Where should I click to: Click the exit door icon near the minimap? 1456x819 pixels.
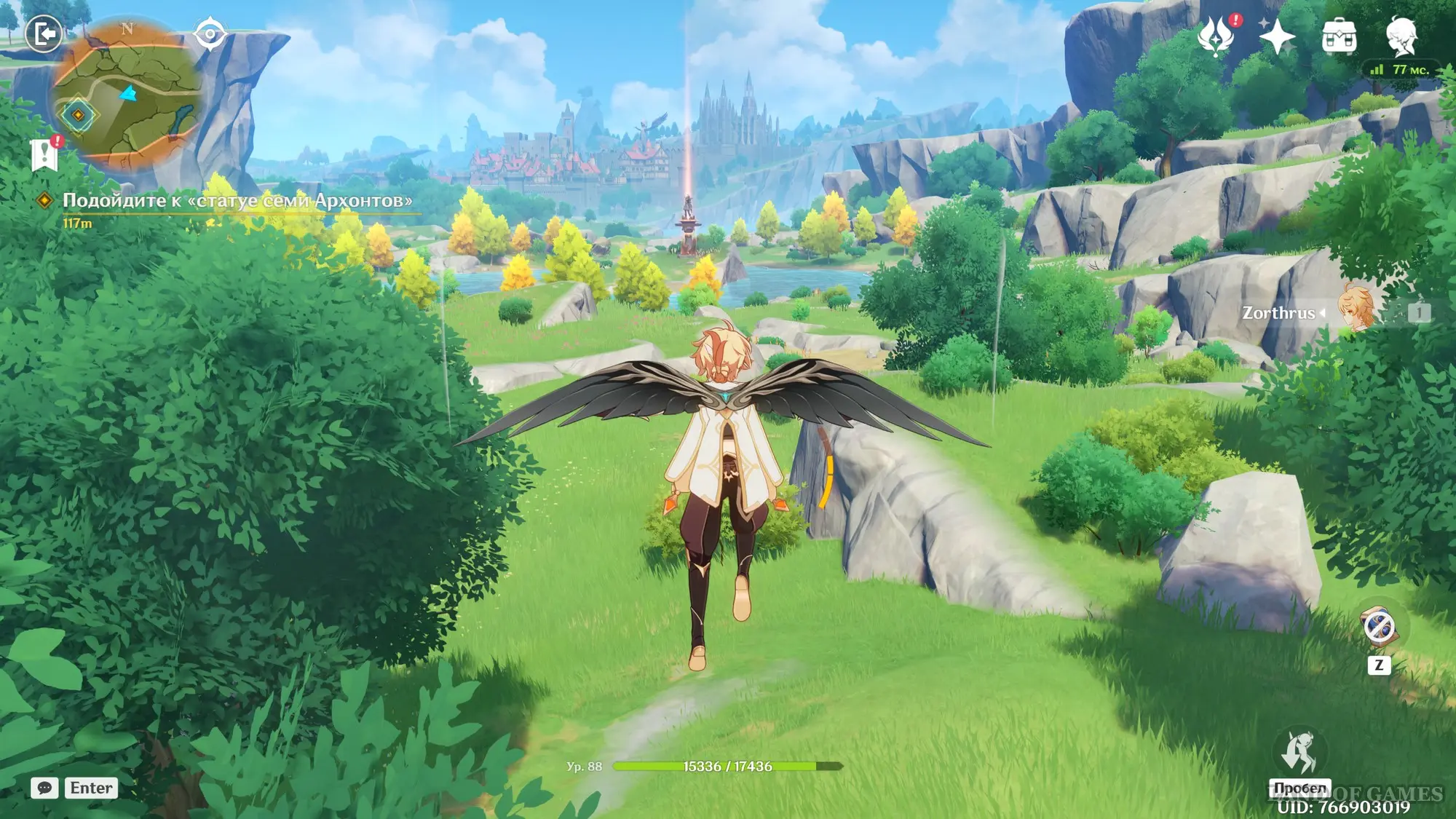(44, 34)
